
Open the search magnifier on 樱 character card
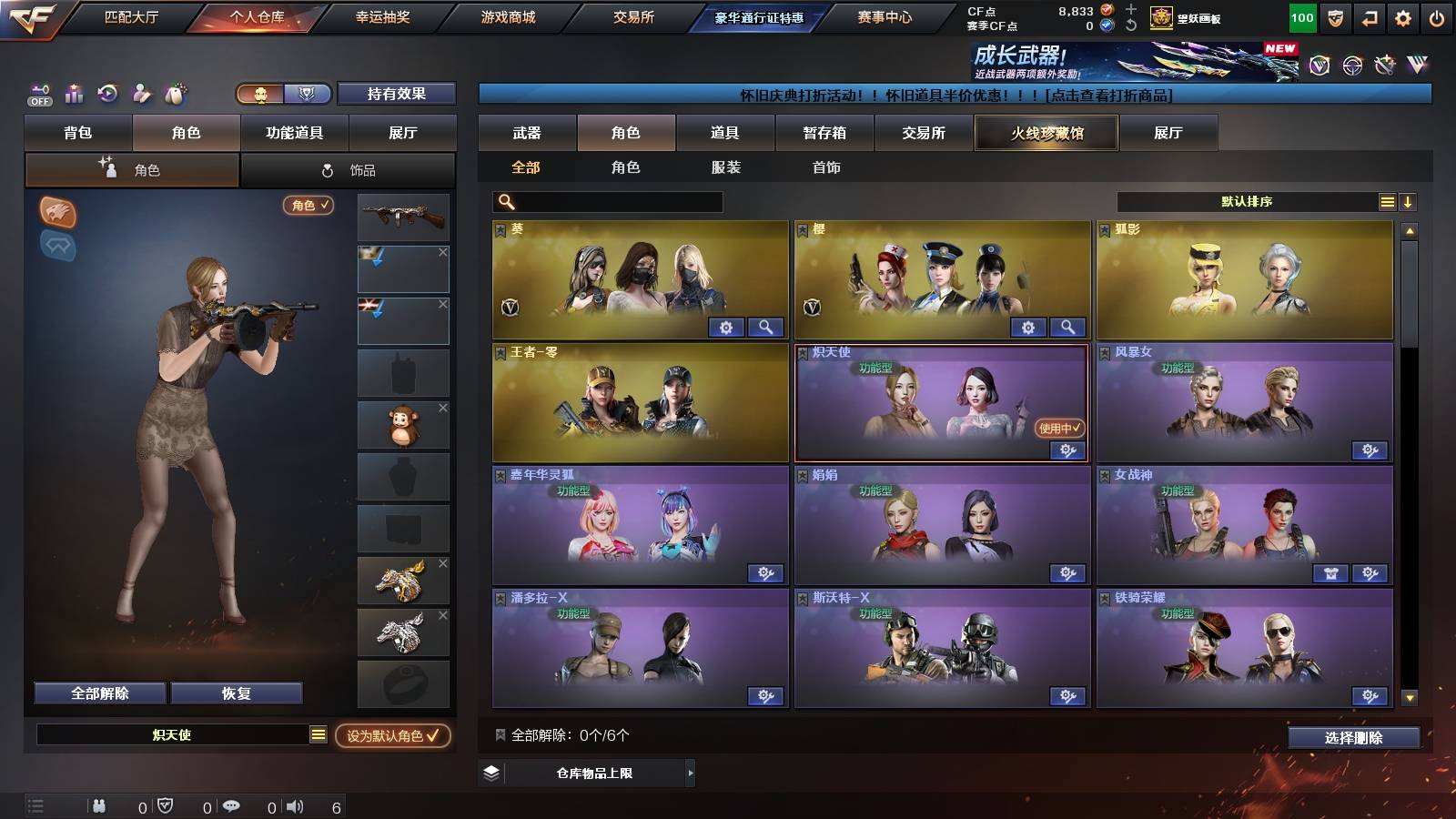pos(1067,327)
